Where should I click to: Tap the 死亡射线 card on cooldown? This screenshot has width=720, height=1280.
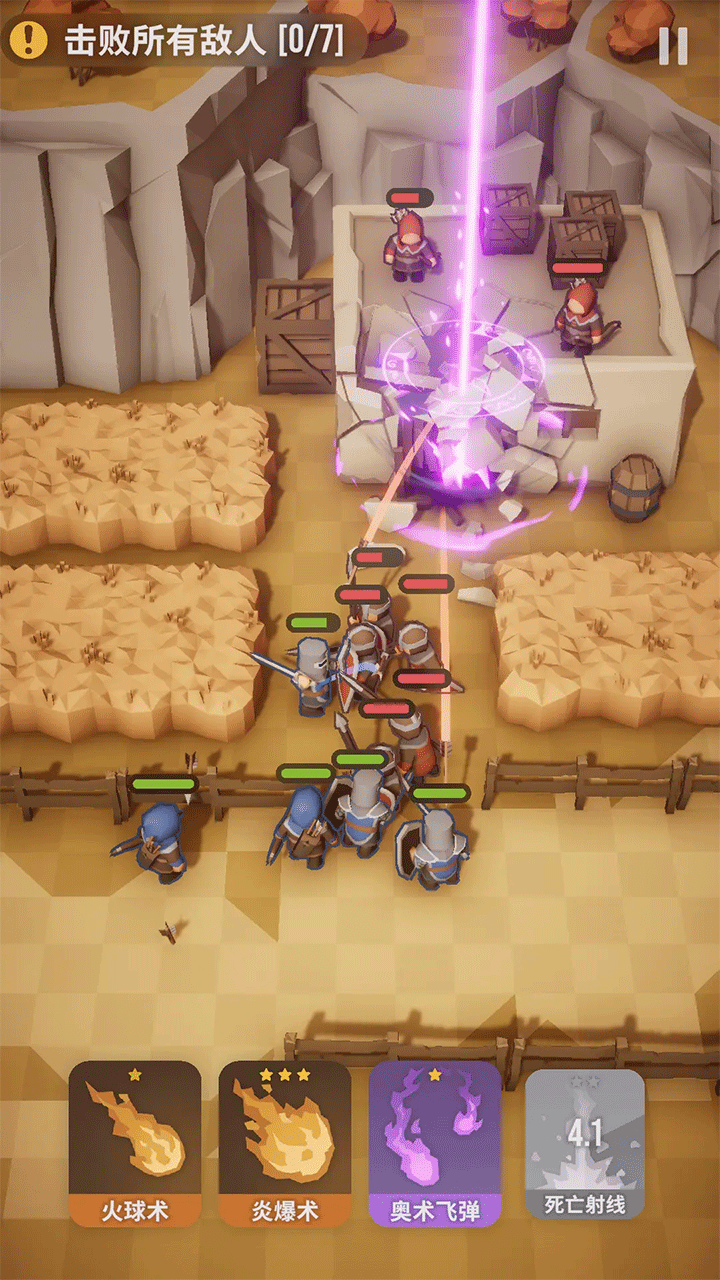(584, 1144)
